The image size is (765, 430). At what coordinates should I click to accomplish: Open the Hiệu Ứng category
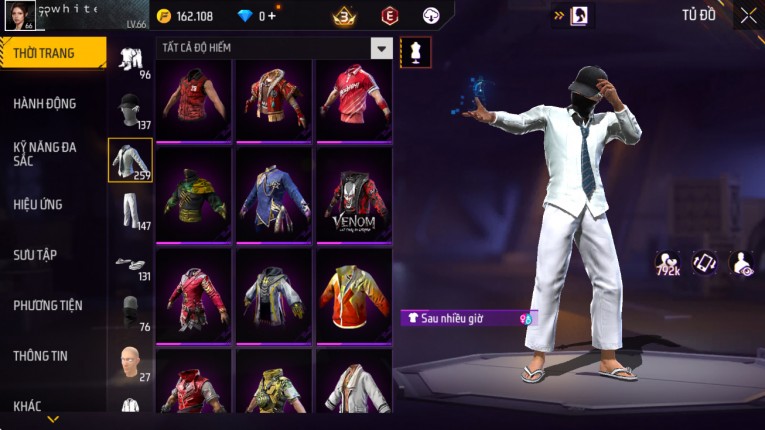pyautogui.click(x=39, y=204)
